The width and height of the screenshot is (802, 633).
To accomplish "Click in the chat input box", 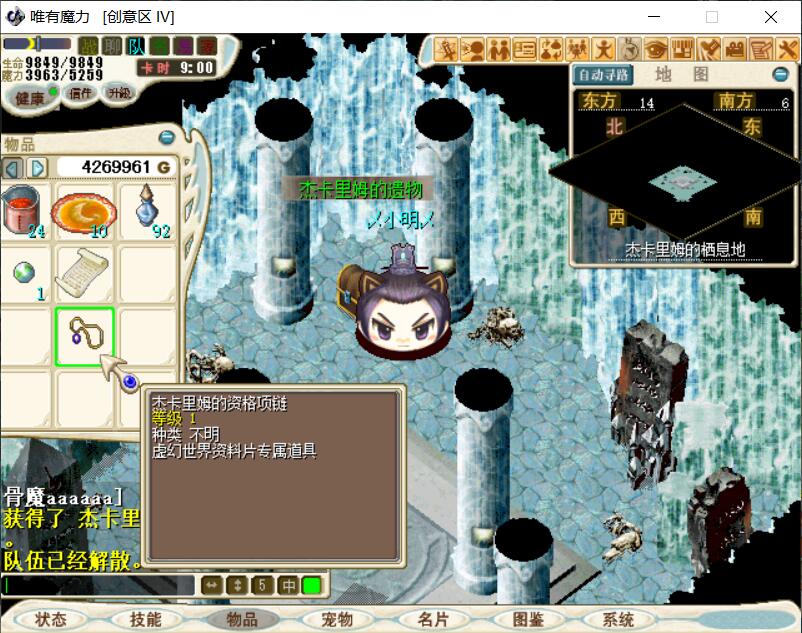I will 100,586.
